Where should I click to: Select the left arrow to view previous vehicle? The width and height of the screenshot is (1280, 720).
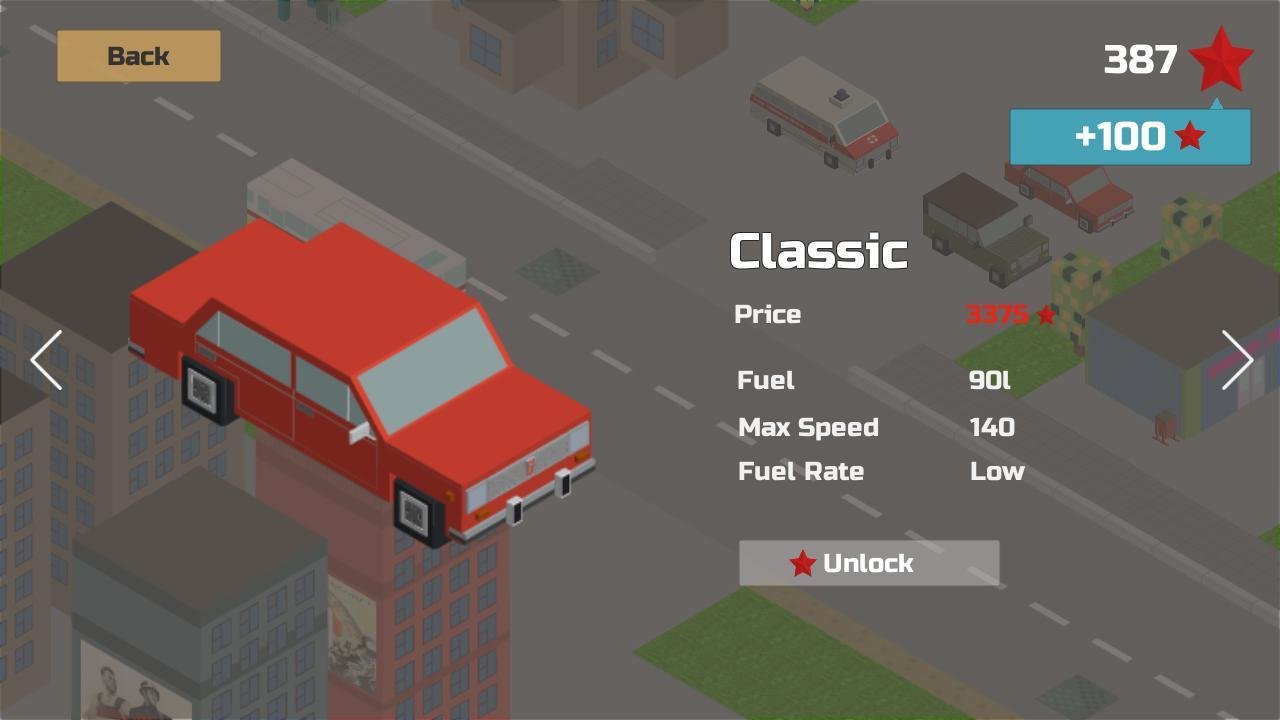pos(46,359)
